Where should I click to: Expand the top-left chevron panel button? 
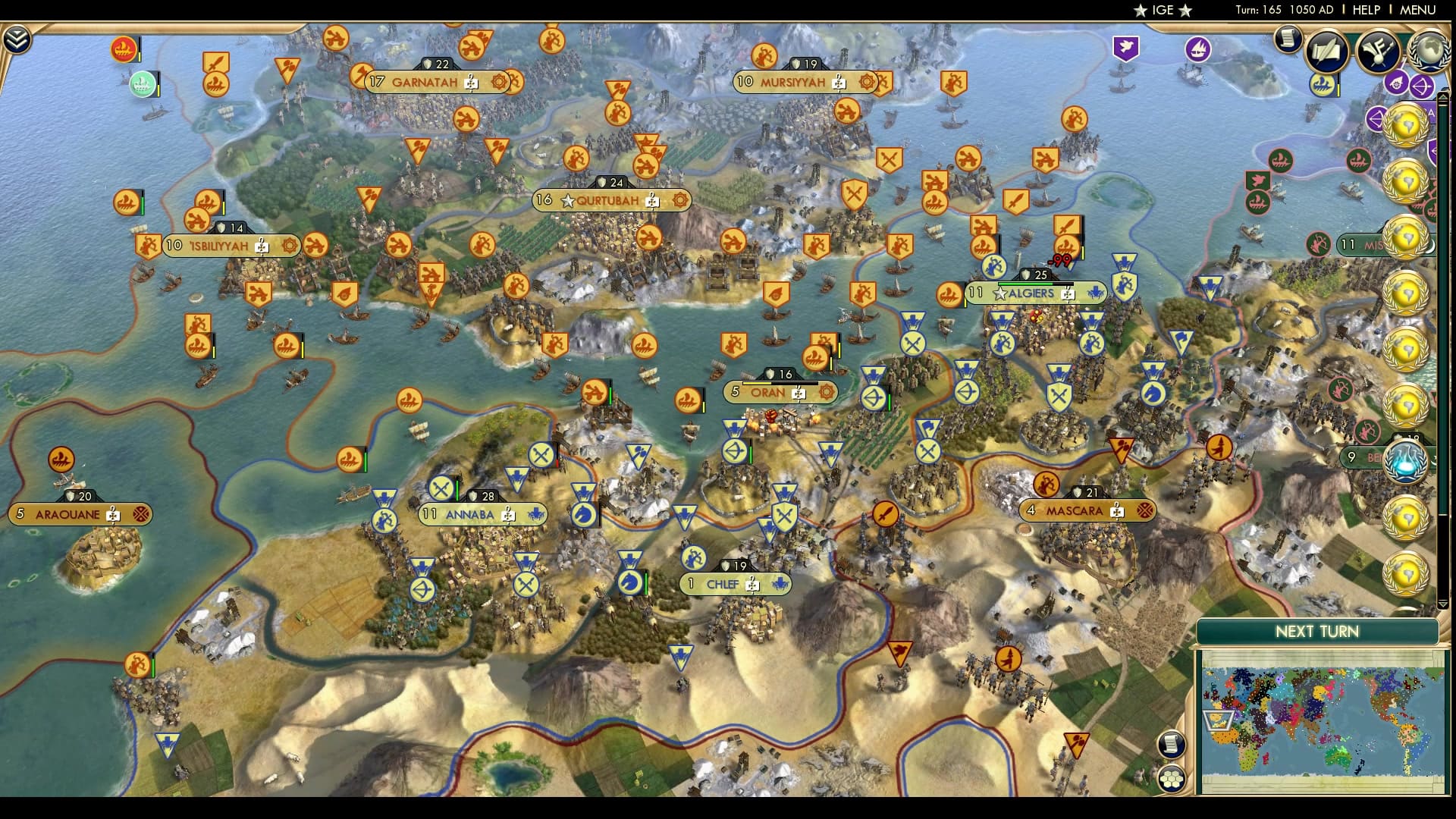(x=17, y=39)
